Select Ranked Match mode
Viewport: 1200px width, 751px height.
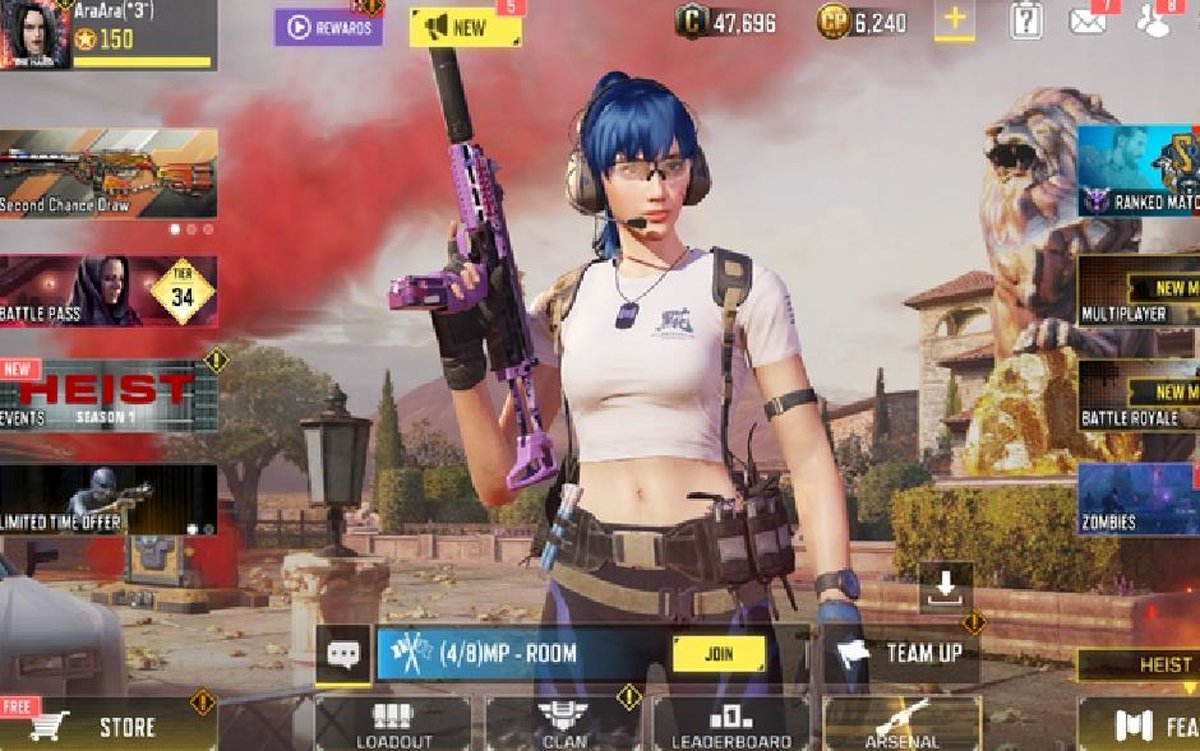click(x=1139, y=171)
